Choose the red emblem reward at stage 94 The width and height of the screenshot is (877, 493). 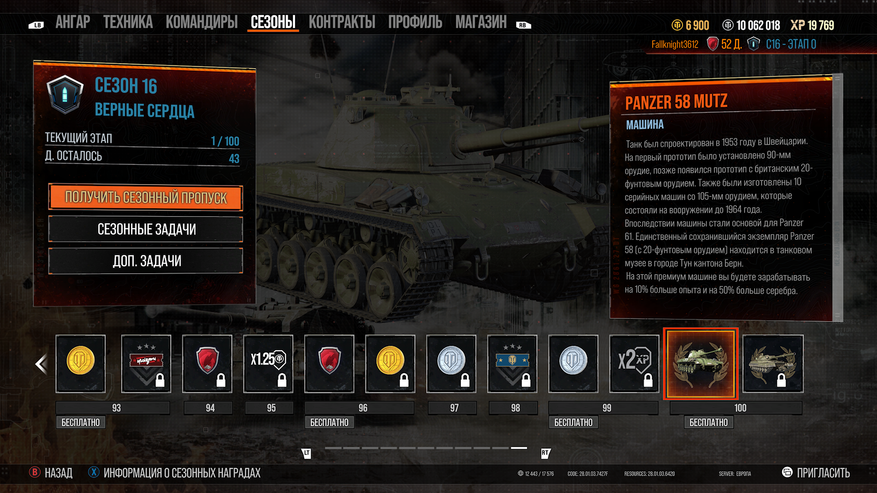tap(207, 364)
